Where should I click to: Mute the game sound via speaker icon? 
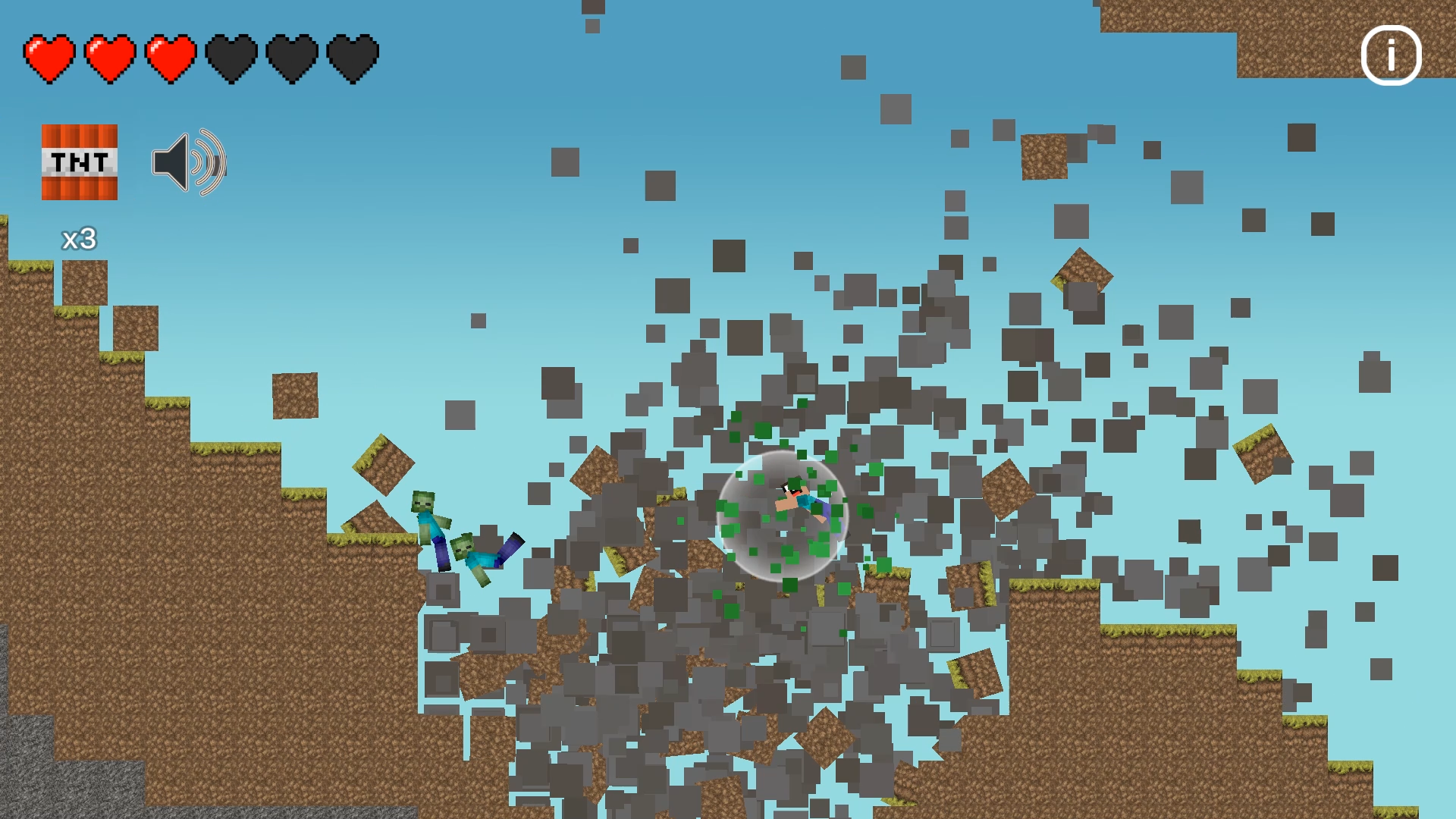coord(187,163)
